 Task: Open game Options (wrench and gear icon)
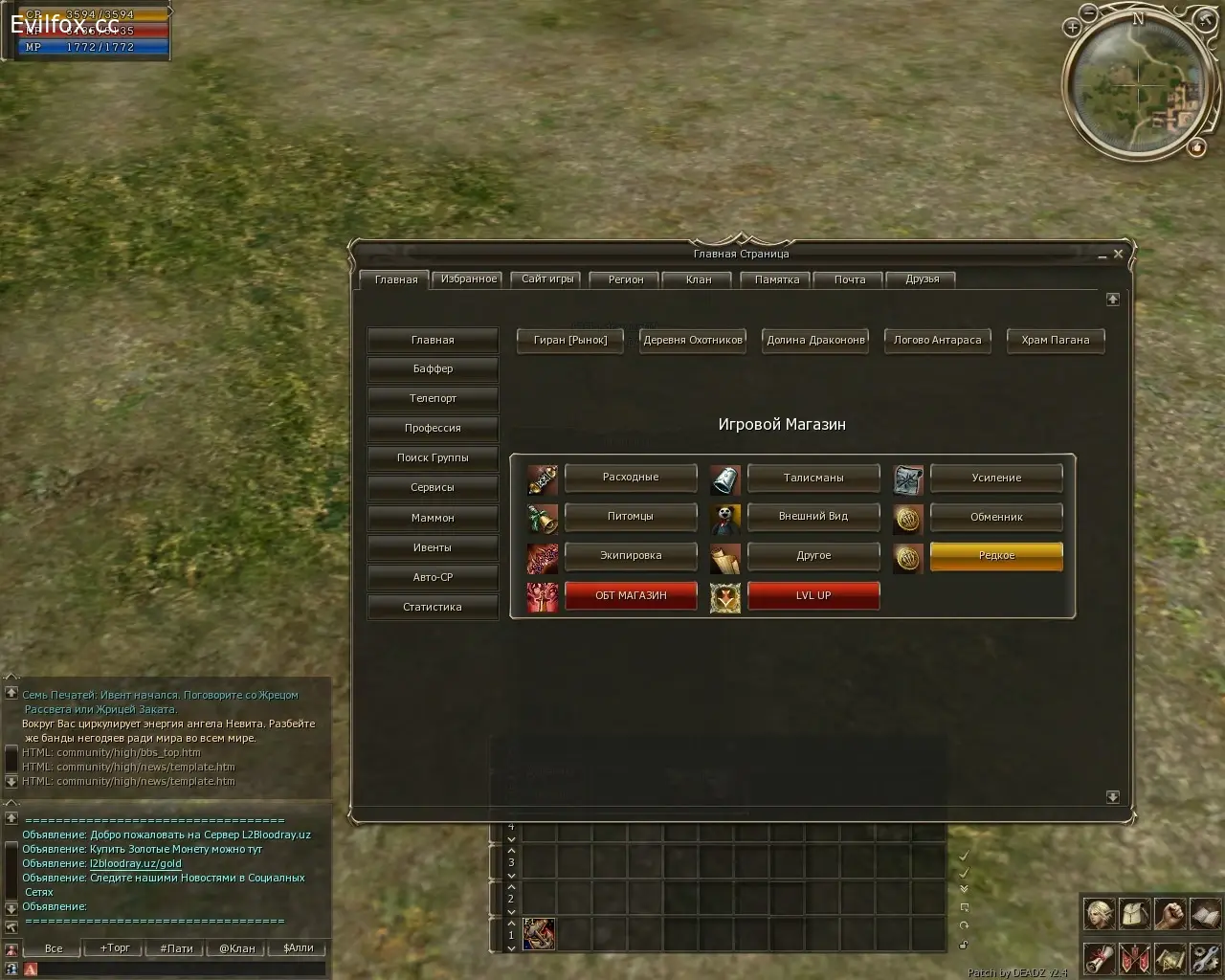[x=1204, y=958]
